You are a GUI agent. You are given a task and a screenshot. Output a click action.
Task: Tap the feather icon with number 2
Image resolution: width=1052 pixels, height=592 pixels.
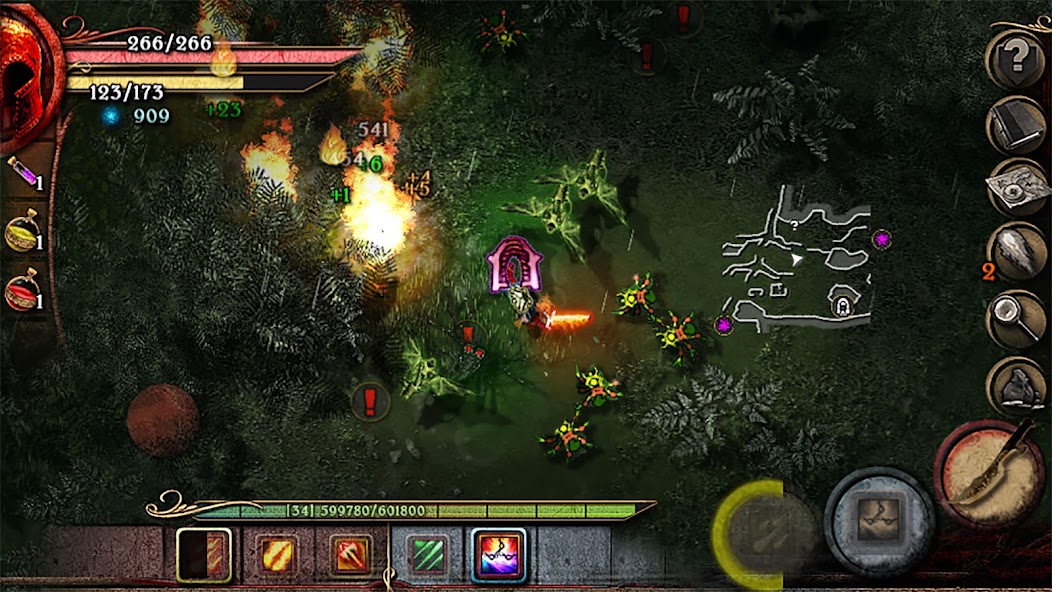point(1018,253)
